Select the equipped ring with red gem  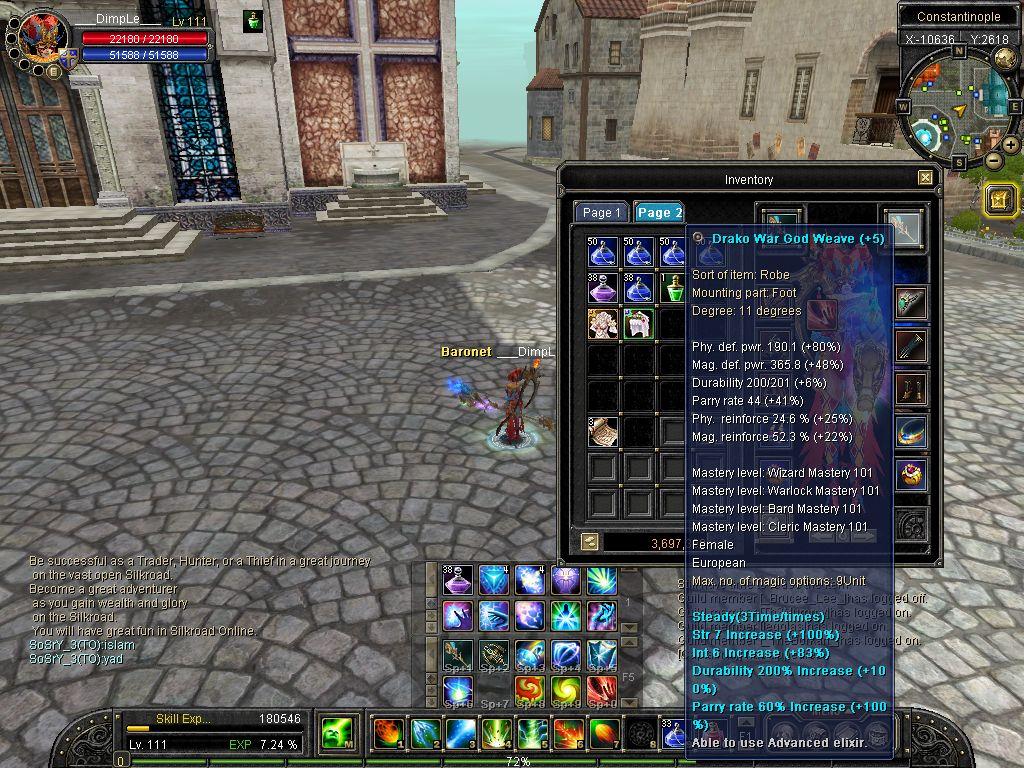[911, 474]
